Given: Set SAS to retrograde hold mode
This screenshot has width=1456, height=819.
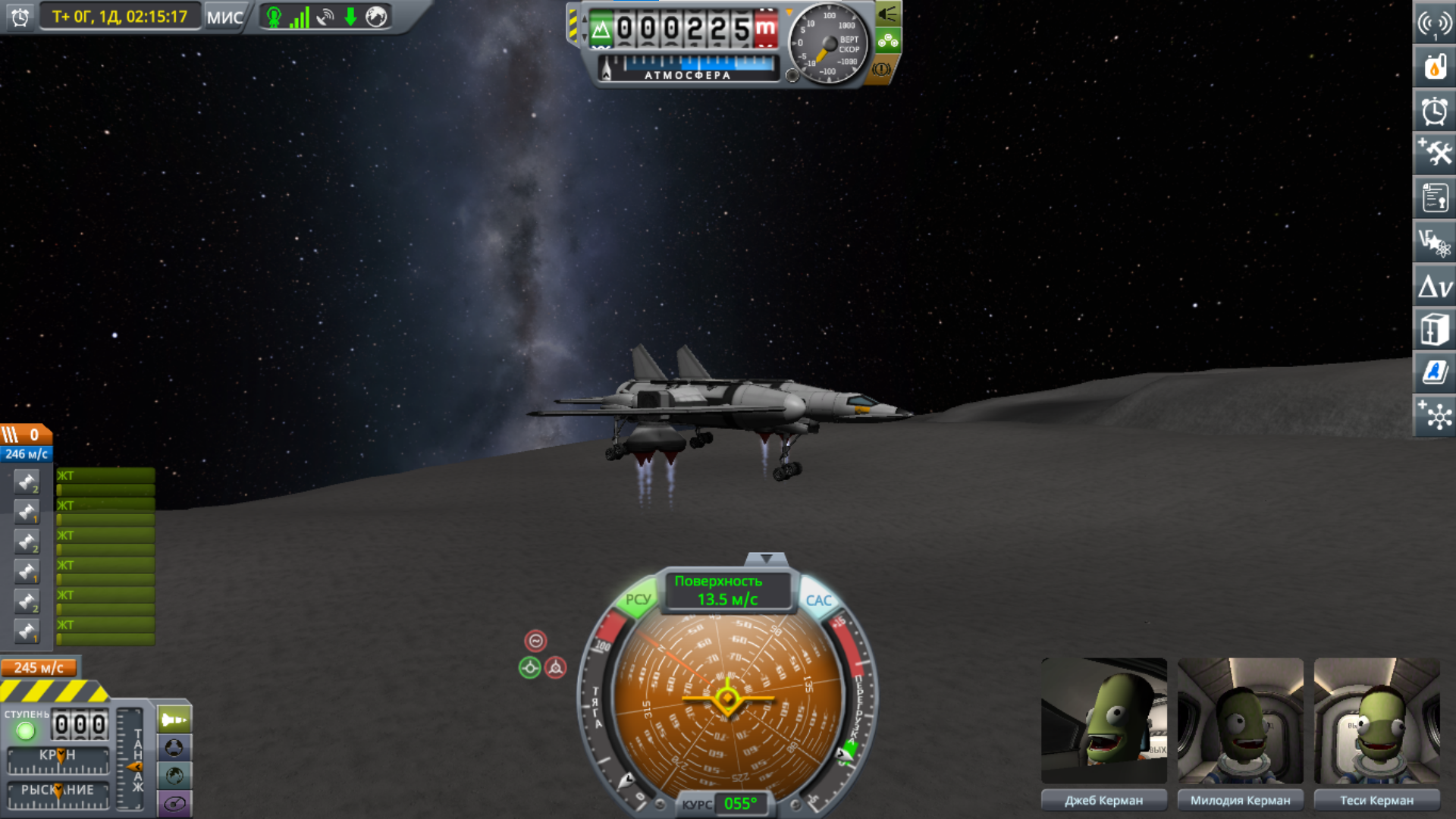Looking at the screenshot, I should 556,668.
